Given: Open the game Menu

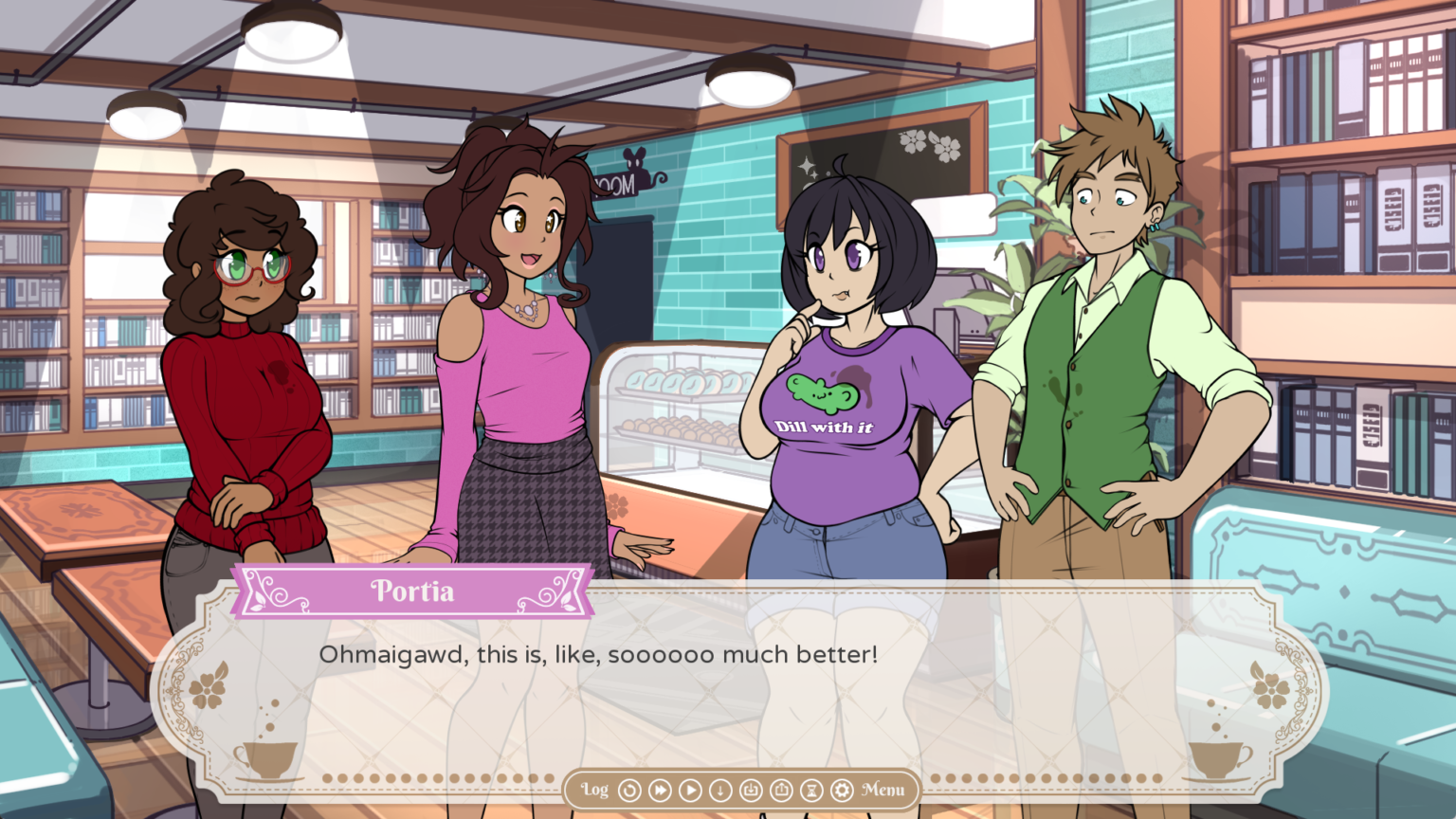Looking at the screenshot, I should [x=883, y=790].
